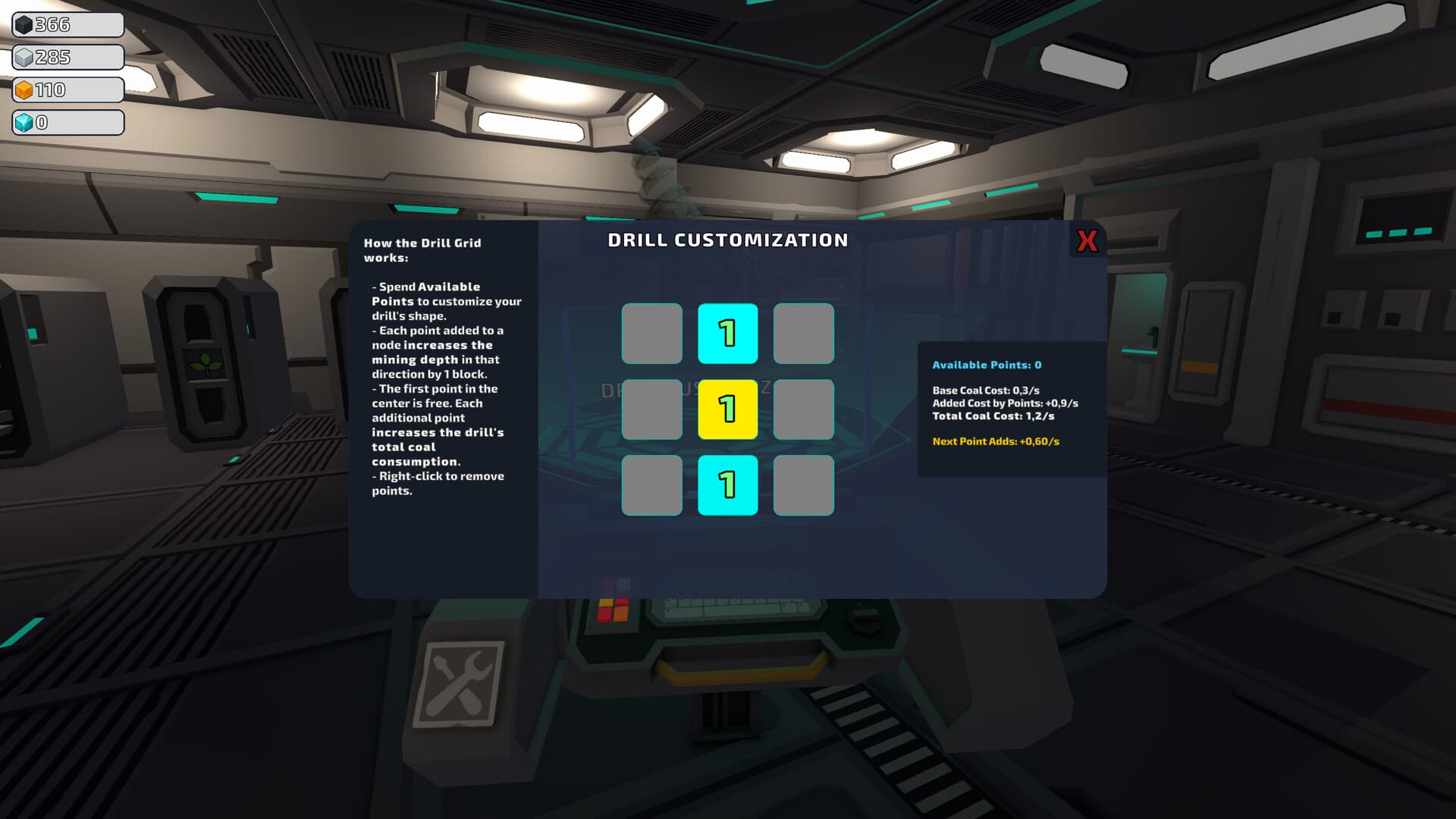Click the copper resource counter showing 110
The width and height of the screenshot is (1456, 819).
(67, 89)
